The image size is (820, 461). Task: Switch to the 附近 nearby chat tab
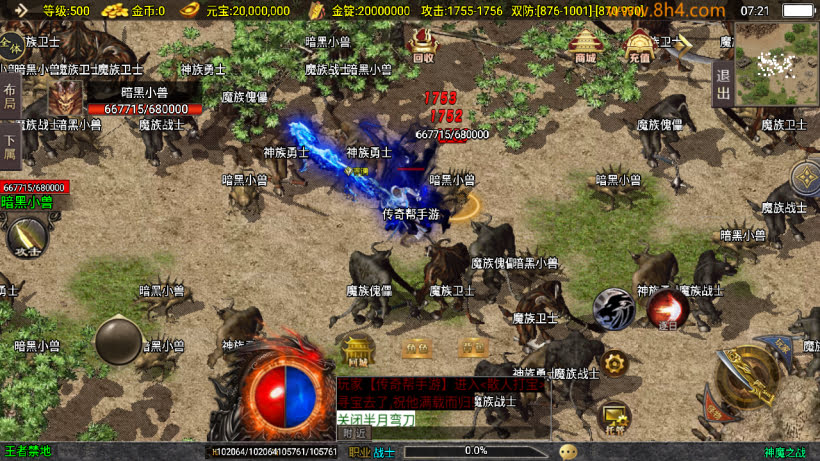click(x=354, y=433)
